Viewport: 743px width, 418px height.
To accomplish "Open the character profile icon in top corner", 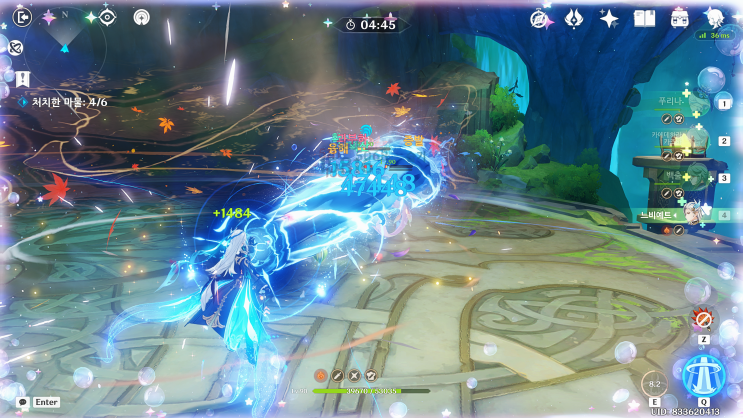I will tap(714, 17).
